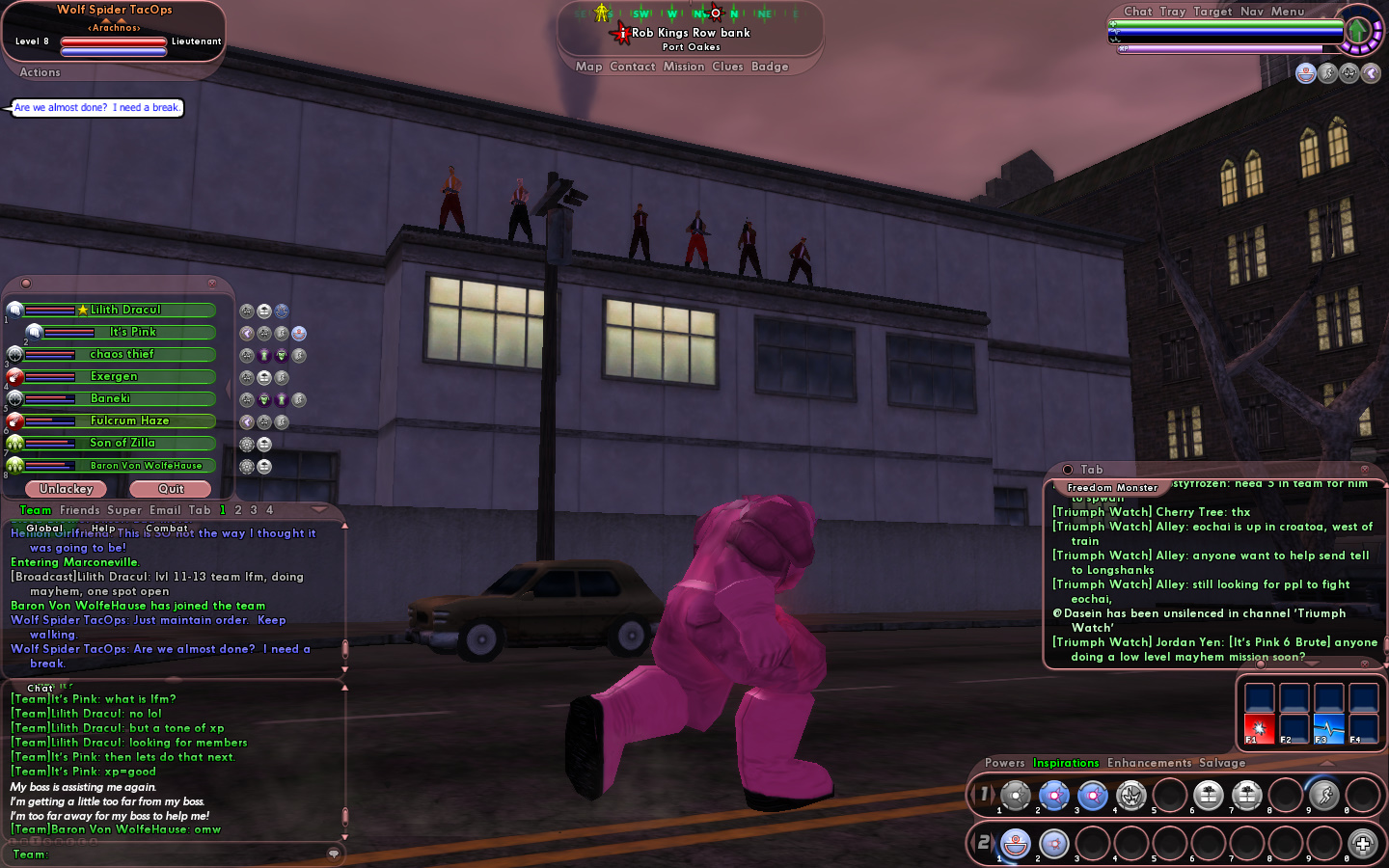The width and height of the screenshot is (1389, 868).
Task: Show the Mission panel
Action: 683,67
